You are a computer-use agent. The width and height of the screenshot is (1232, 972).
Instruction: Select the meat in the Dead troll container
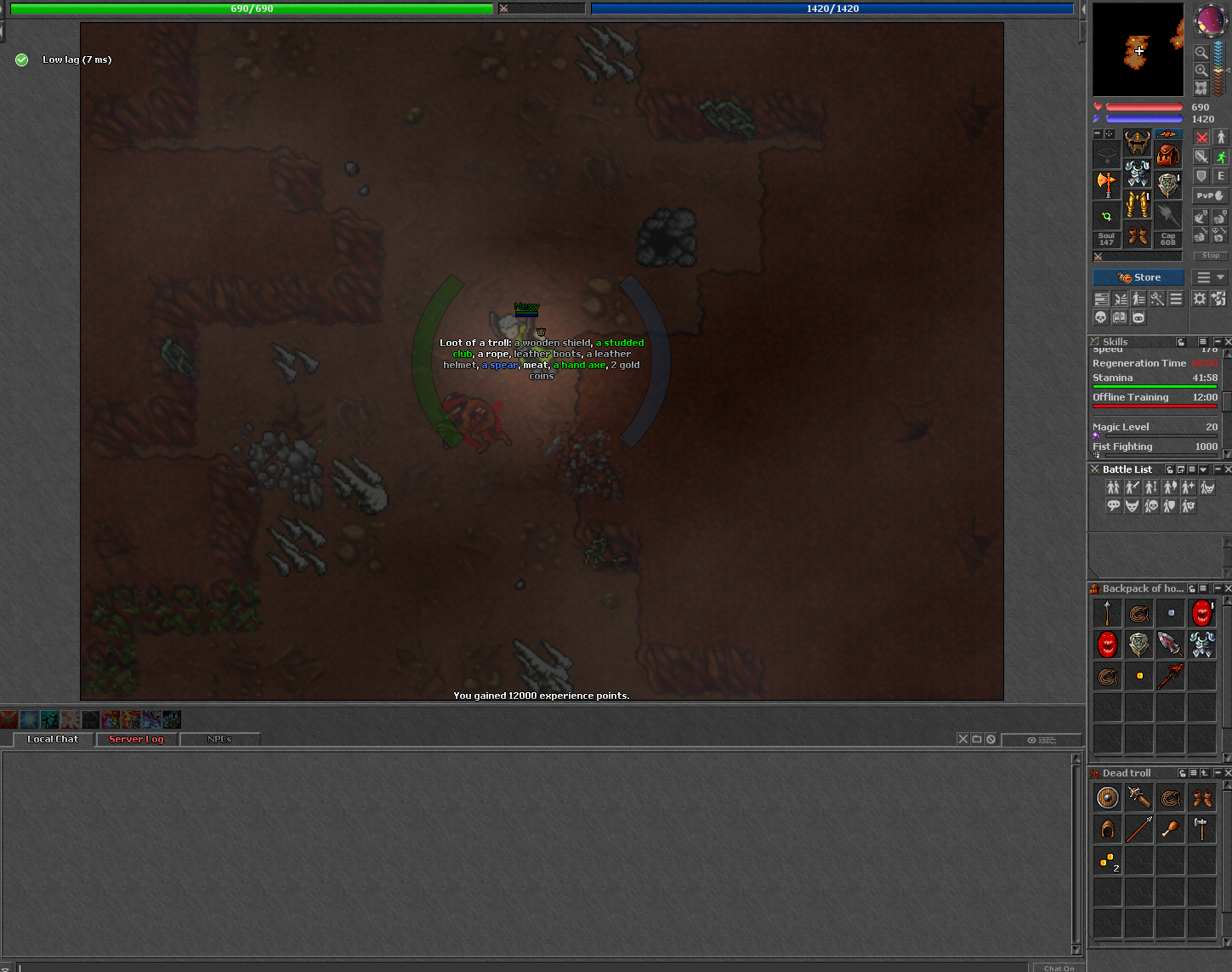pos(1170,829)
